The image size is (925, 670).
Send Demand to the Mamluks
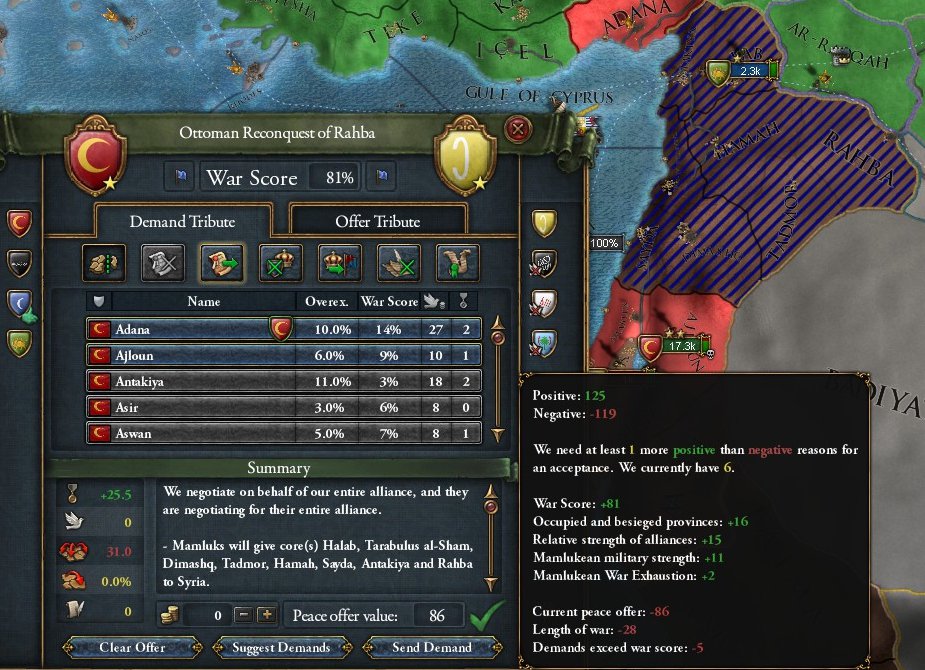click(x=432, y=647)
